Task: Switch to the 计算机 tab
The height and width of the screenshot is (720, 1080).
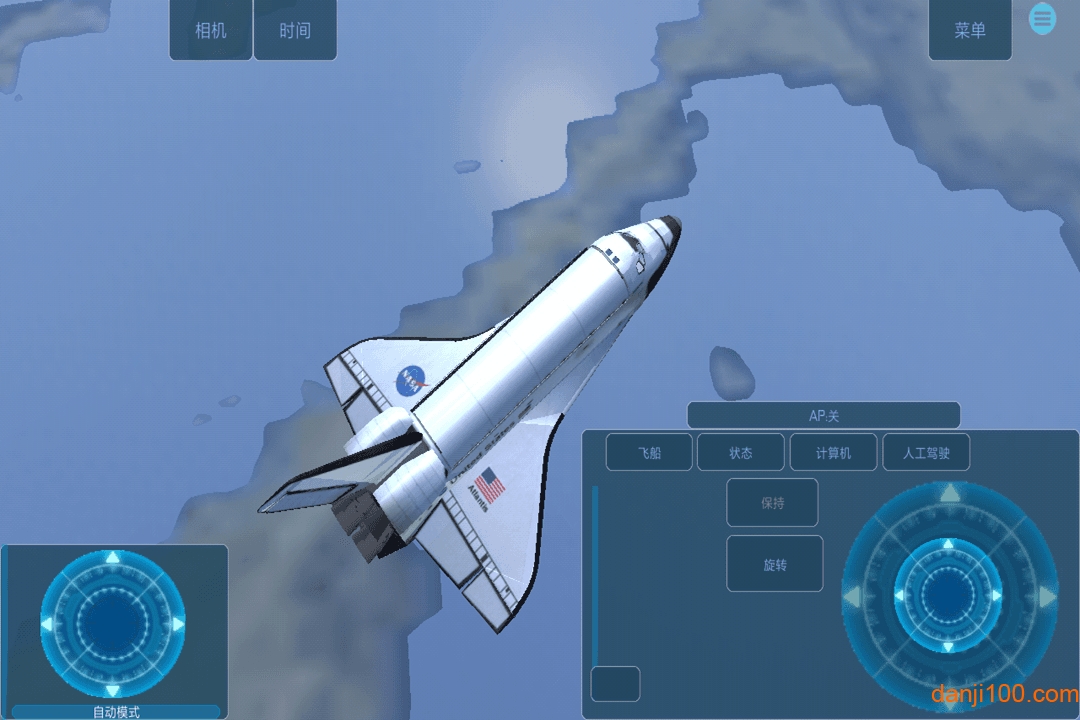Action: pyautogui.click(x=833, y=453)
